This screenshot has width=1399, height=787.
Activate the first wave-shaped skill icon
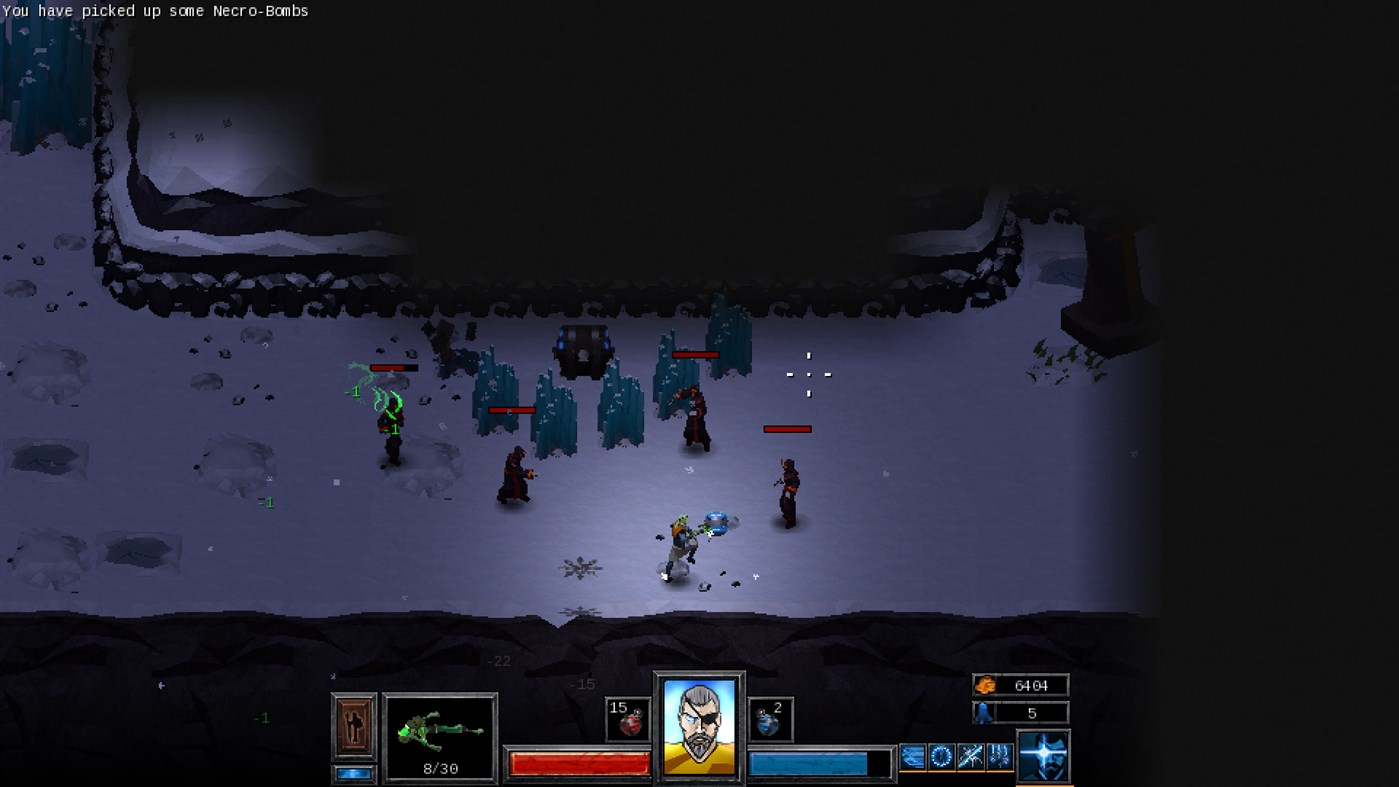pyautogui.click(x=912, y=755)
